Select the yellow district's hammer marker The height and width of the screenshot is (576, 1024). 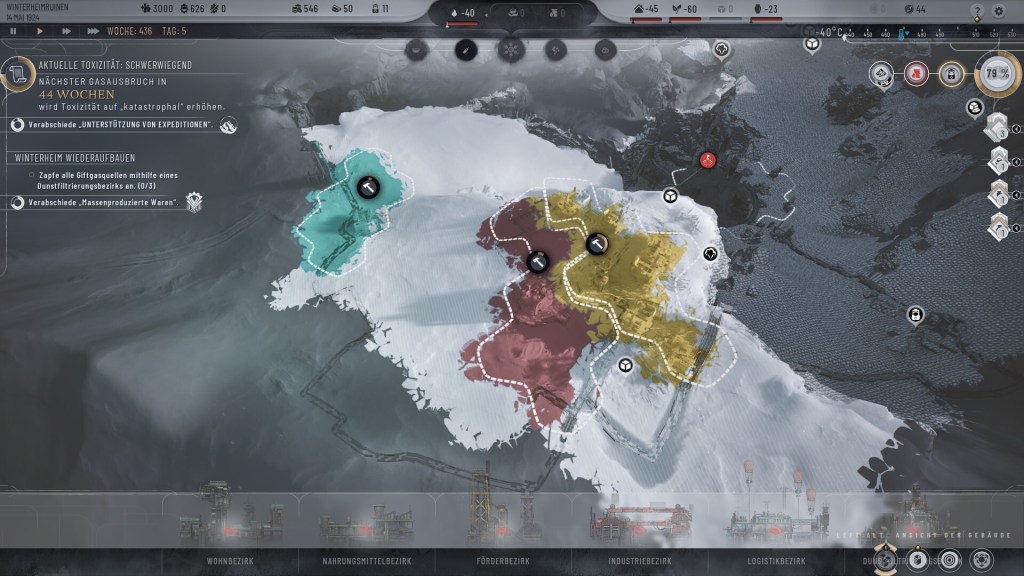597,242
